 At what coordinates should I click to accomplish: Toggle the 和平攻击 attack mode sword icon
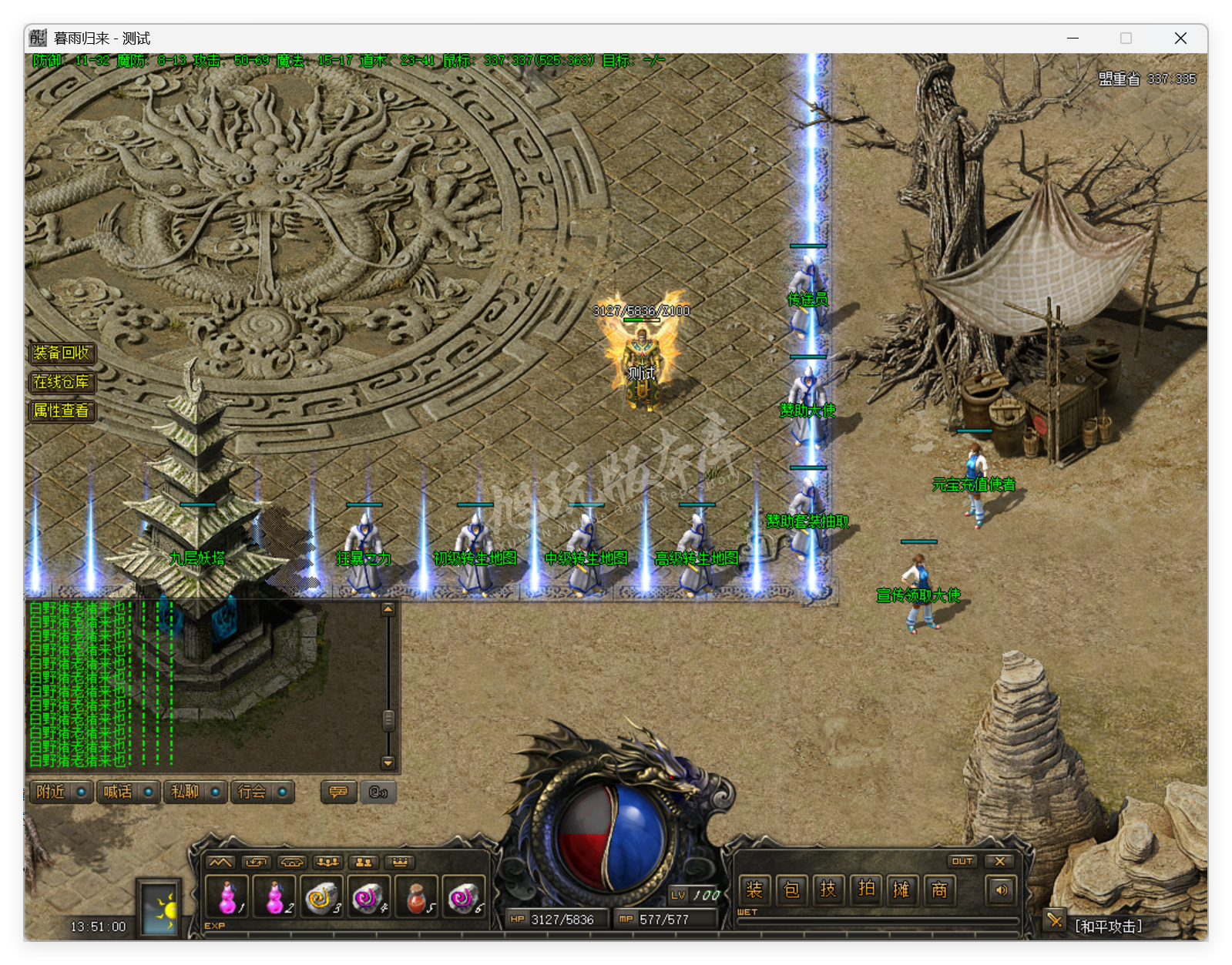tap(1054, 920)
